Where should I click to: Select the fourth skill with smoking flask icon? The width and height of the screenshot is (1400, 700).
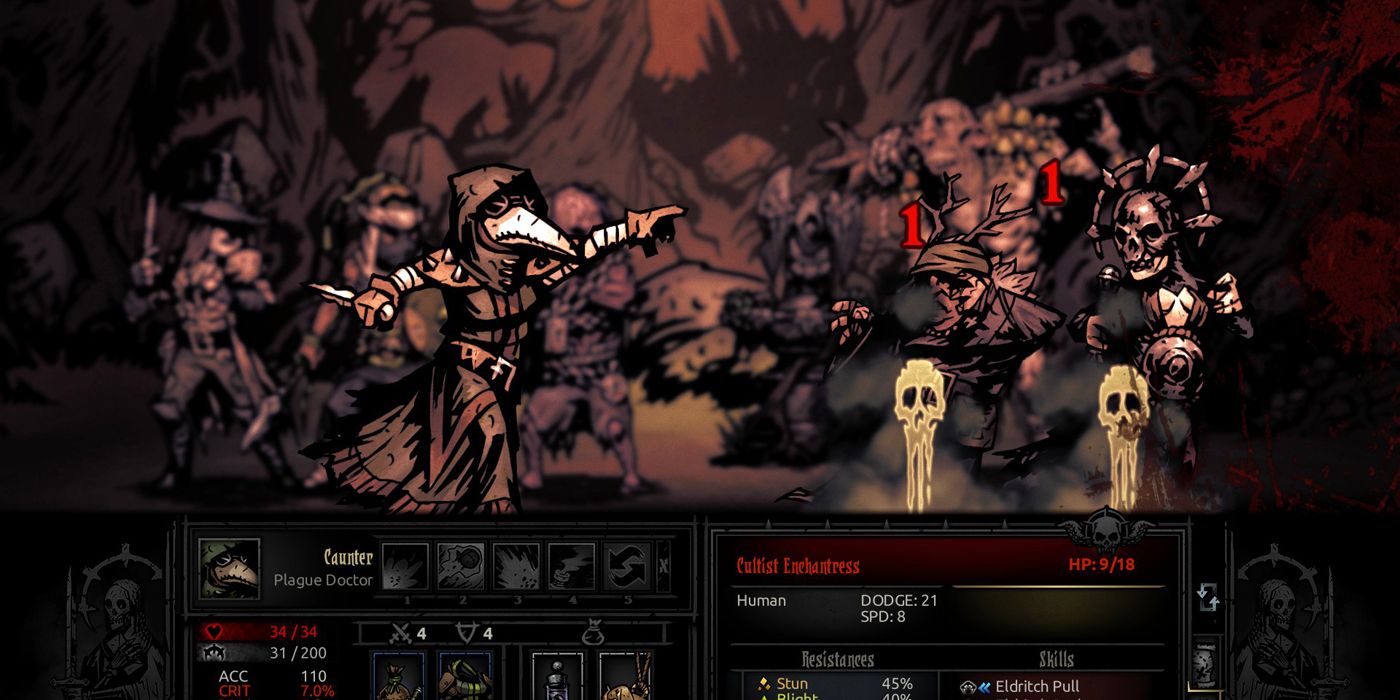click(571, 567)
